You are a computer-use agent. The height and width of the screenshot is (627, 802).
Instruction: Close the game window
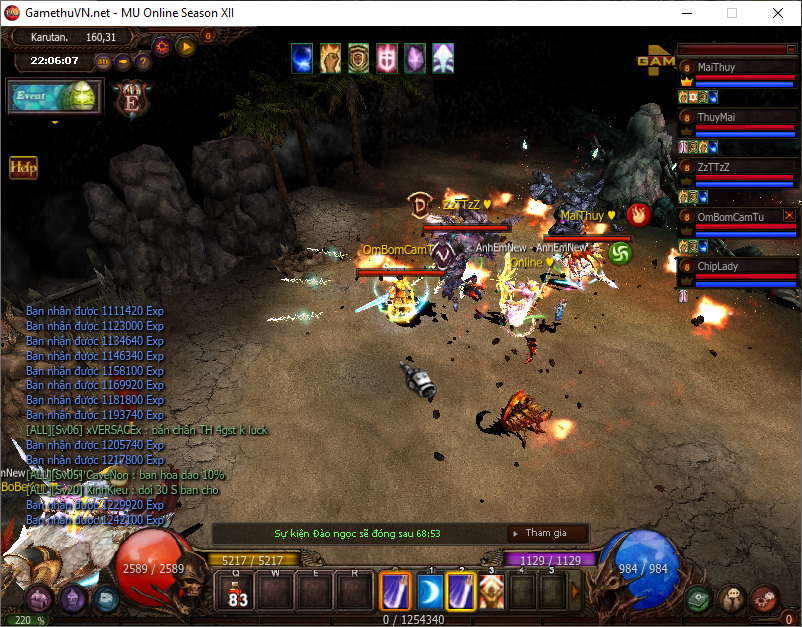[778, 13]
